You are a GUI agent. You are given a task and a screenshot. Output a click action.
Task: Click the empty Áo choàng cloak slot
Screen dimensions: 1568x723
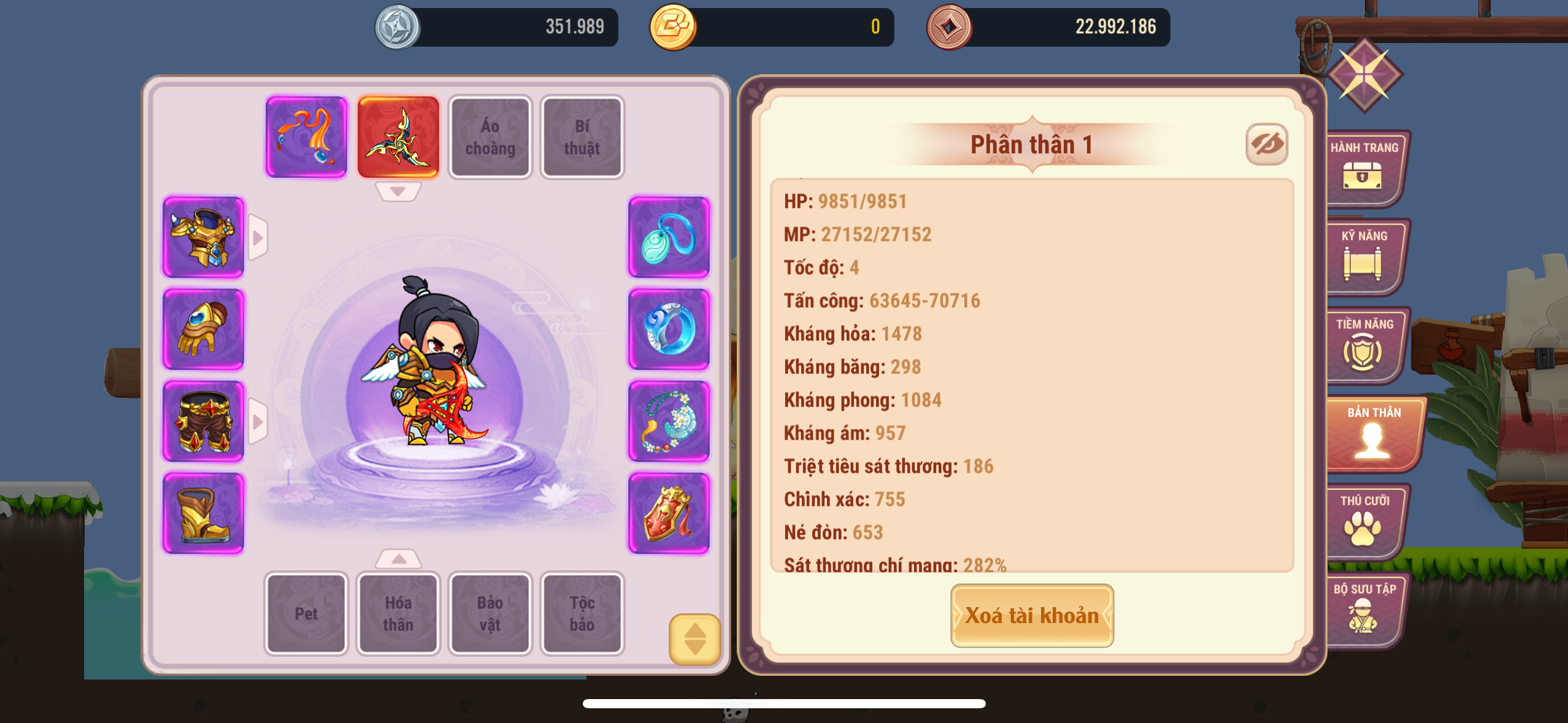[x=490, y=137]
